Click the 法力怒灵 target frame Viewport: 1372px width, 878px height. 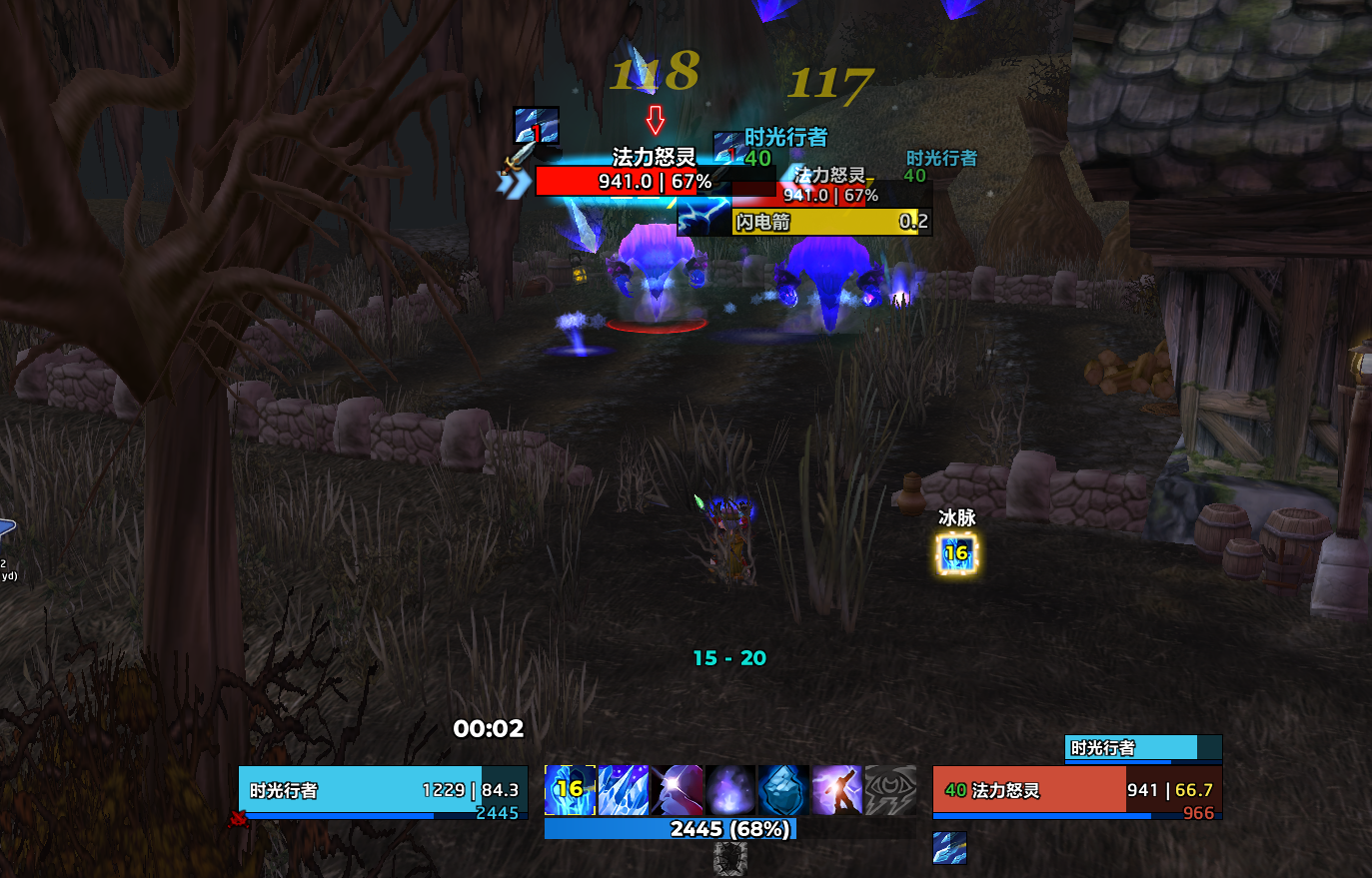click(x=1076, y=791)
